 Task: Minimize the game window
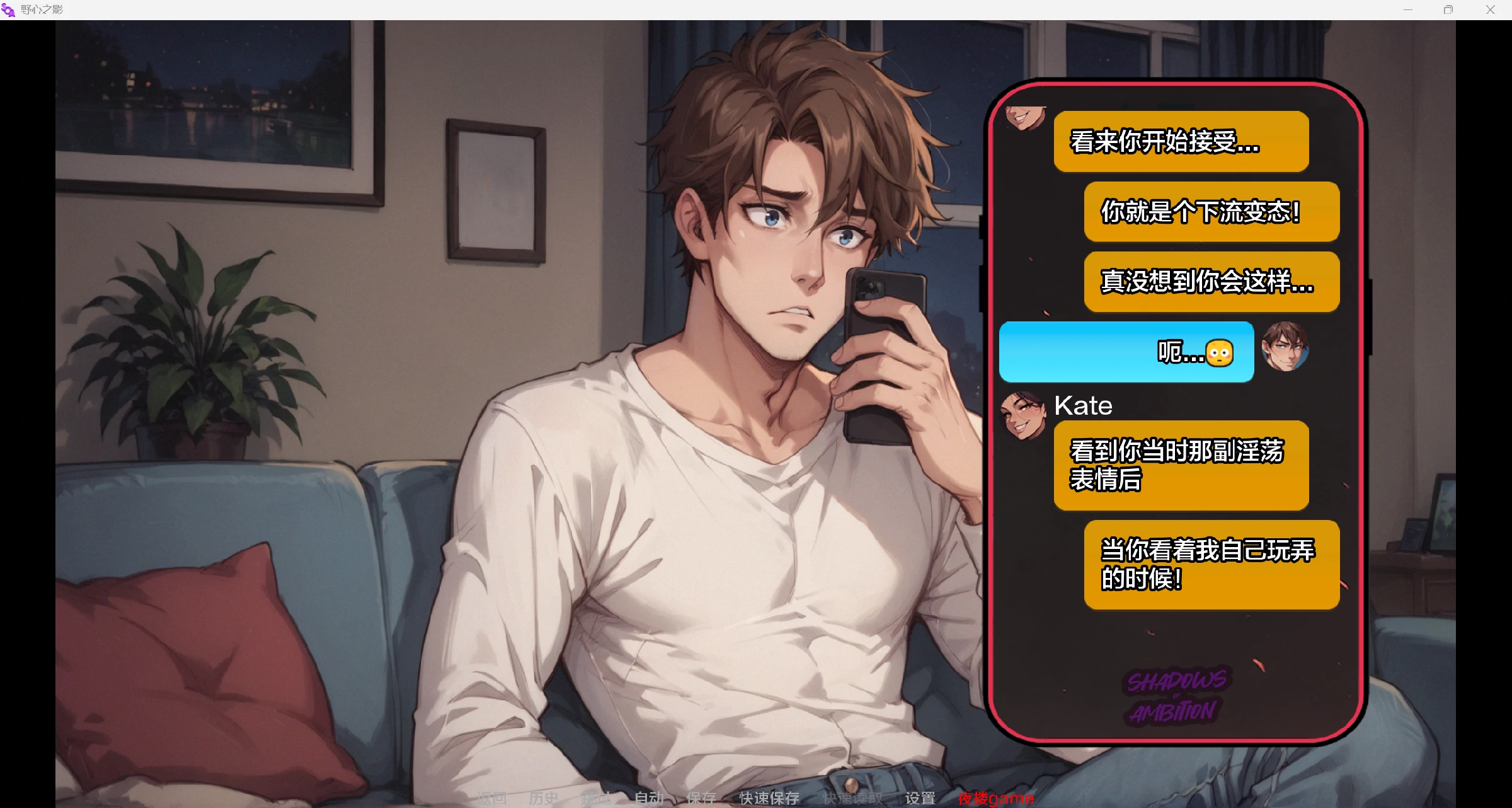[1408, 9]
